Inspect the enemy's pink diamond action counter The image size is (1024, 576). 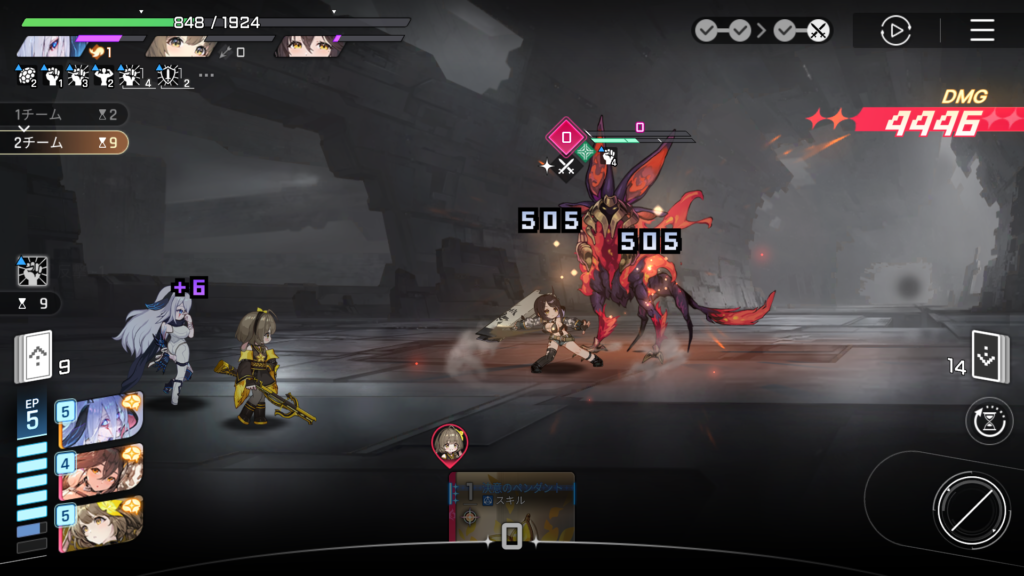pos(566,137)
